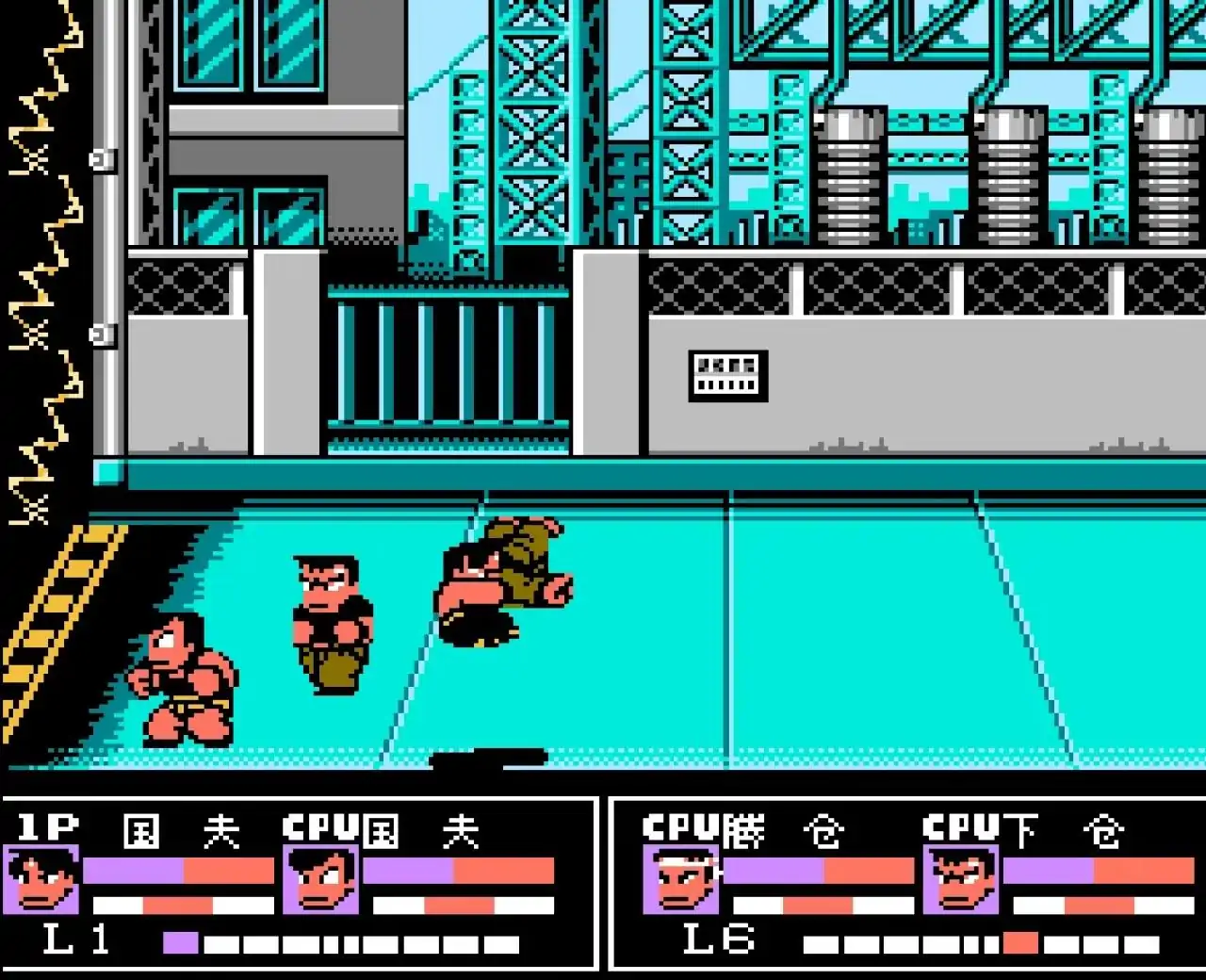Select the 1P 国夫 fighter portrait
The height and width of the screenshot is (980, 1206).
coord(41,881)
